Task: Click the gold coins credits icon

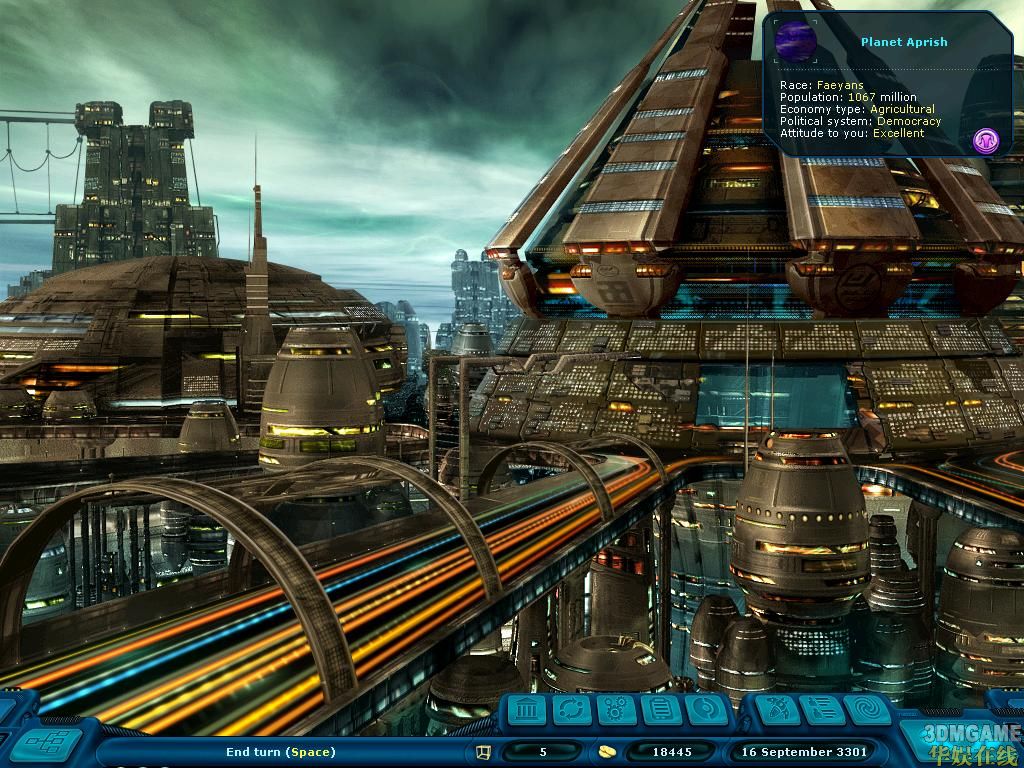Action: click(607, 752)
